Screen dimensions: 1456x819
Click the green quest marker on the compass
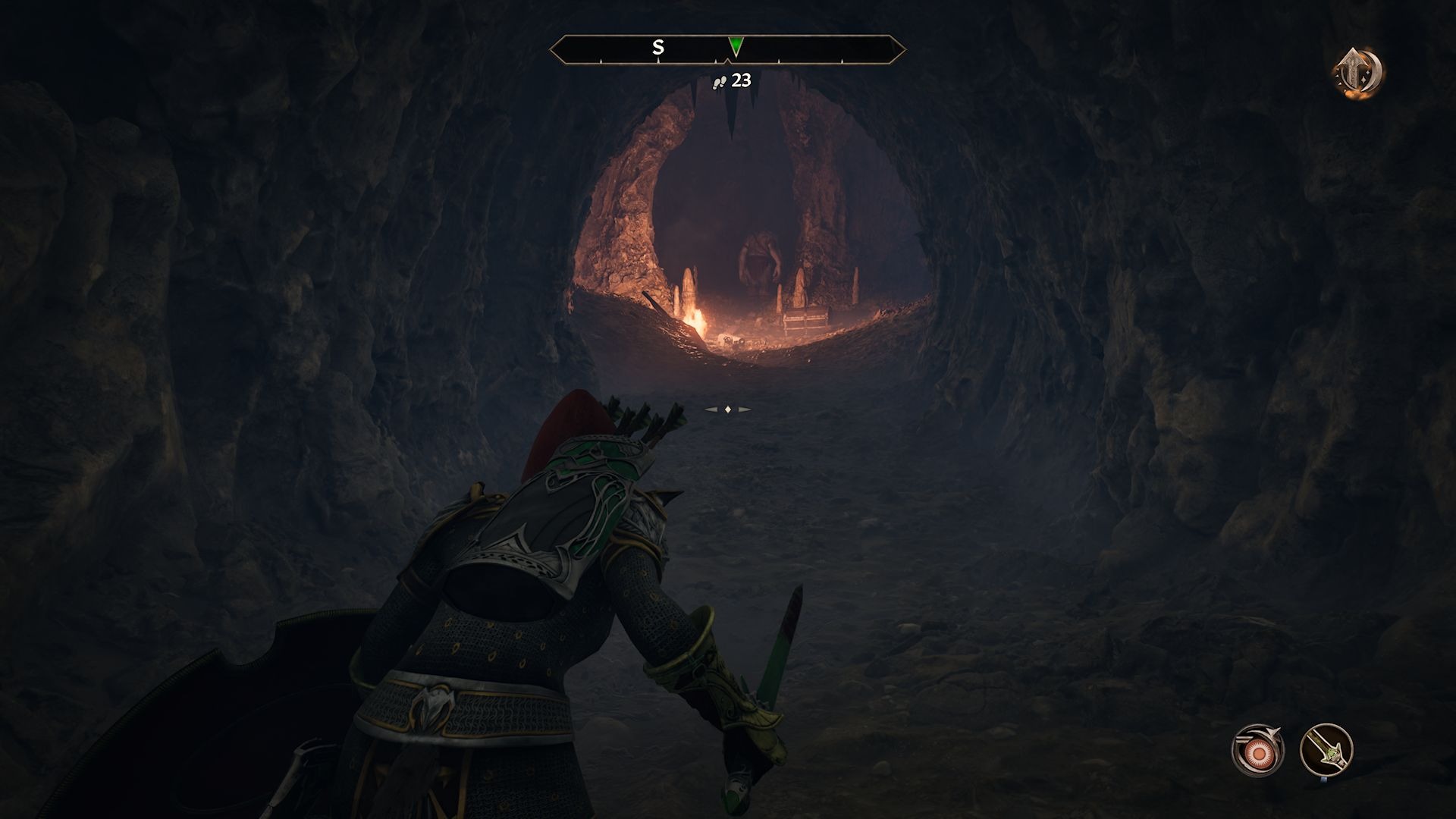click(x=734, y=46)
